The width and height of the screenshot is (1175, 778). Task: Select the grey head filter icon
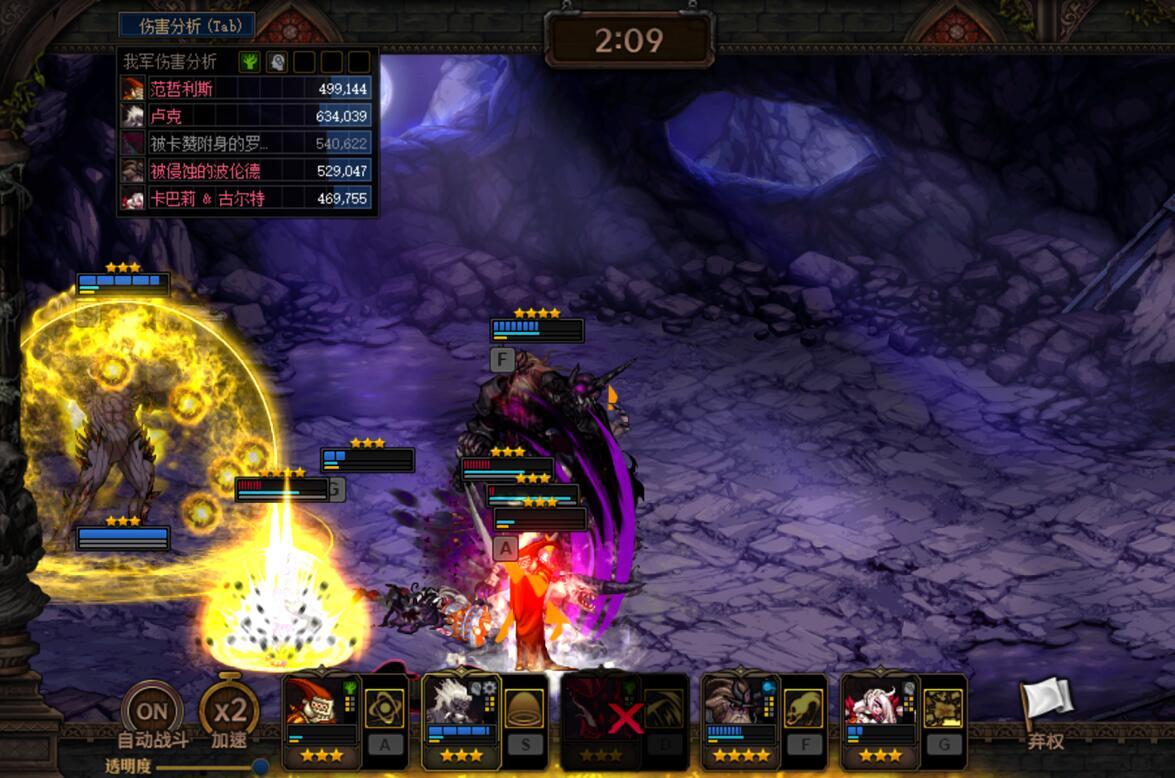[277, 62]
